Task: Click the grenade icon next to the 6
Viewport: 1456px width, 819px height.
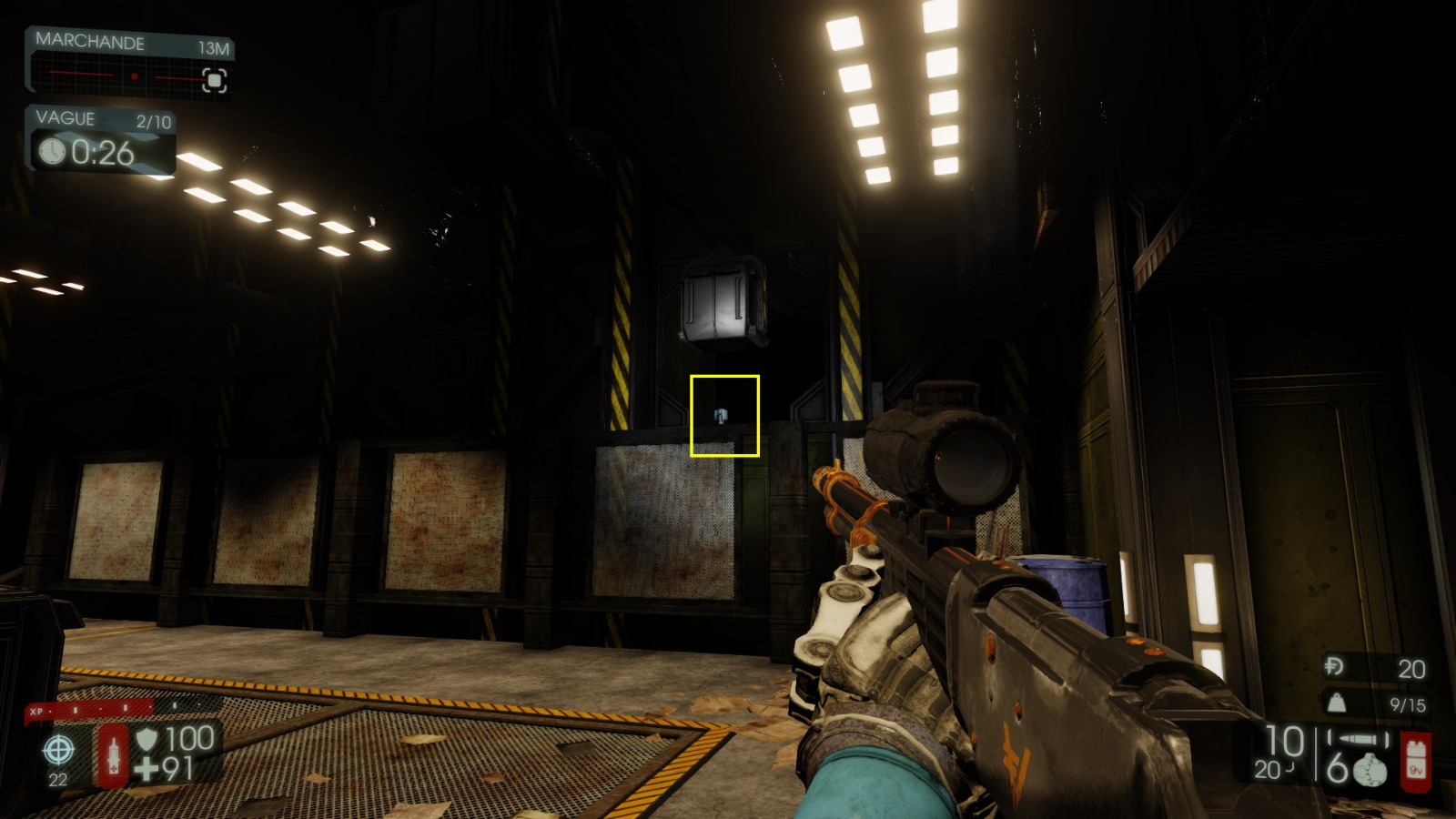Action: click(x=1369, y=770)
